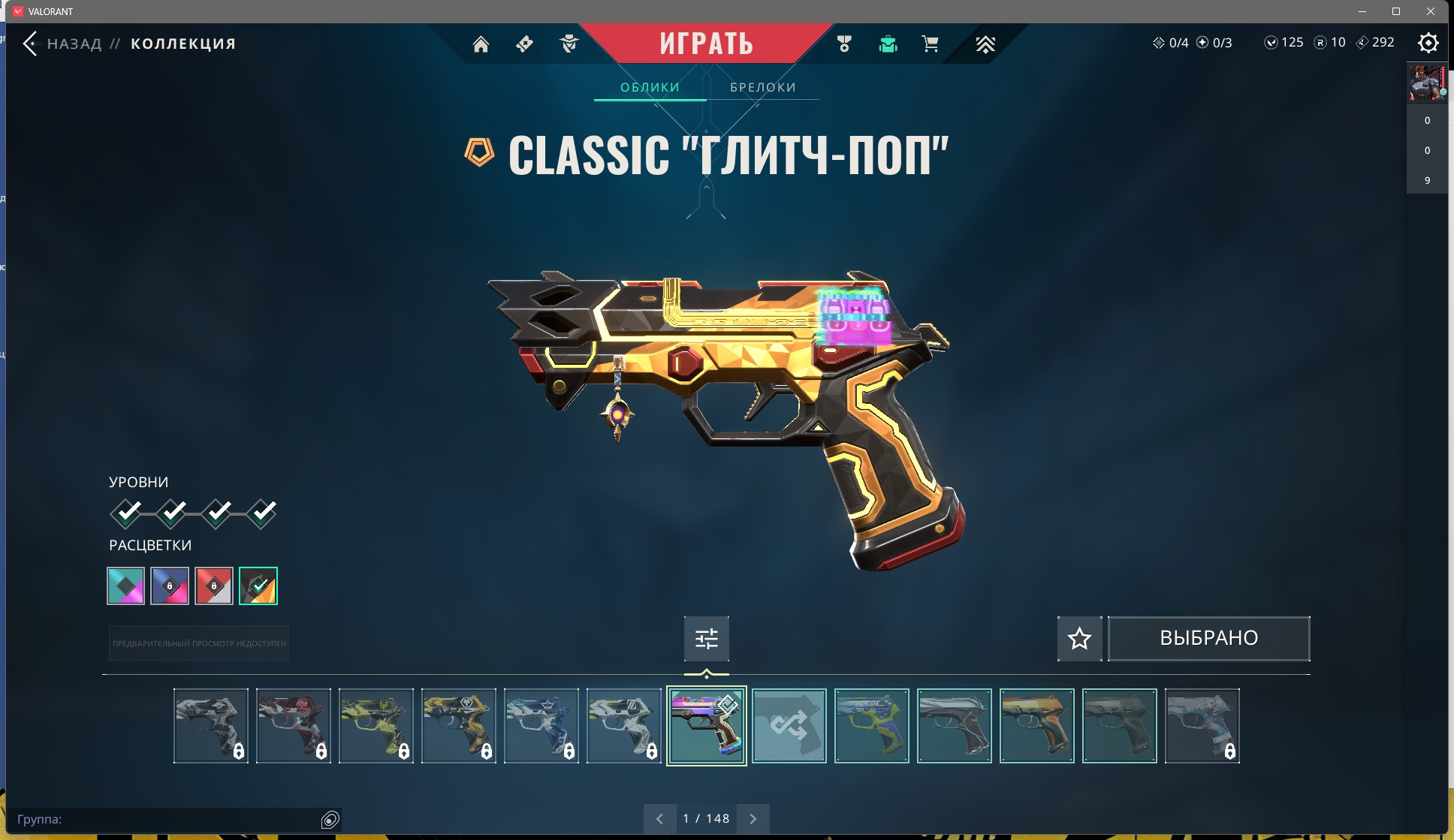Select the ОБЛИКИ tab
Image resolution: width=1454 pixels, height=840 pixels.
click(x=650, y=87)
